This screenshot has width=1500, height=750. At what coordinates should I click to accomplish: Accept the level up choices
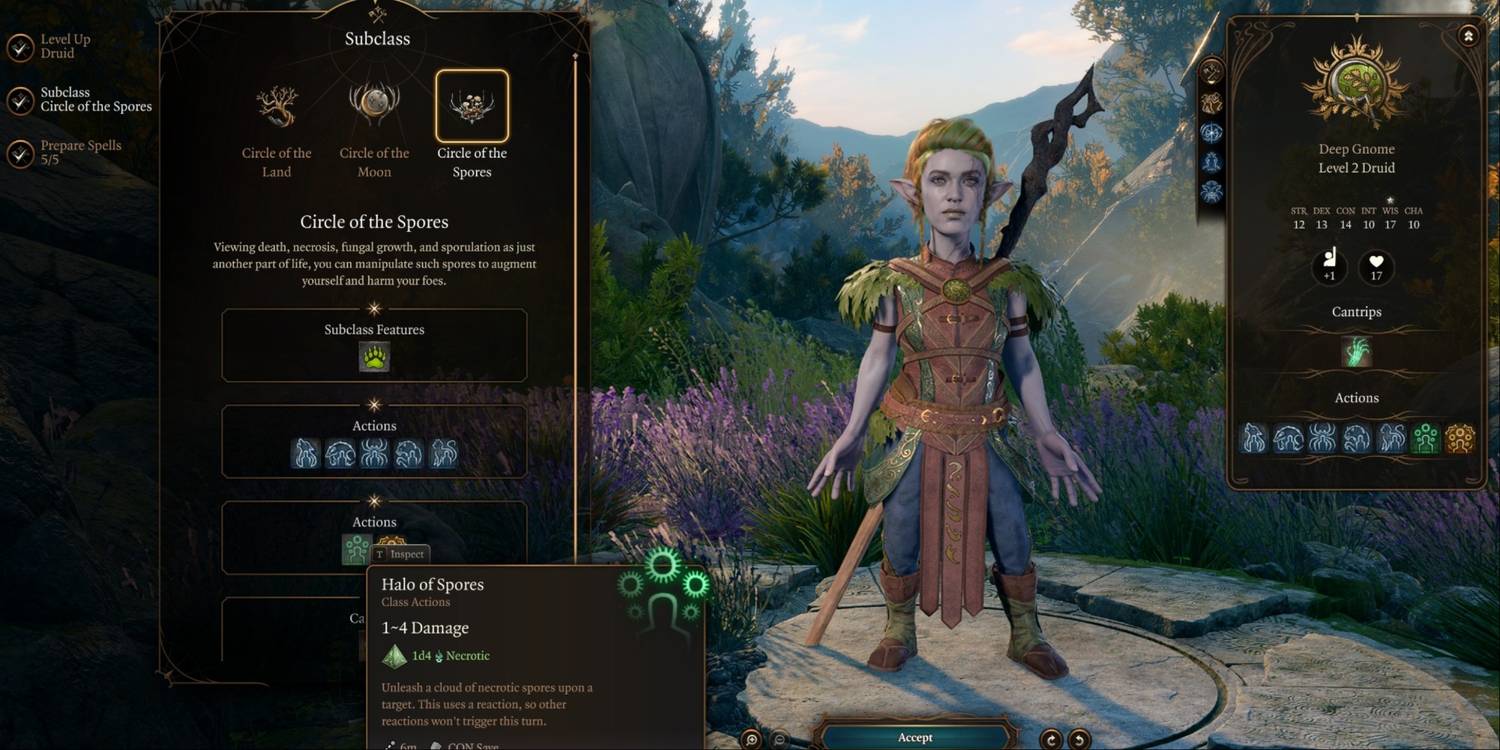coord(914,737)
